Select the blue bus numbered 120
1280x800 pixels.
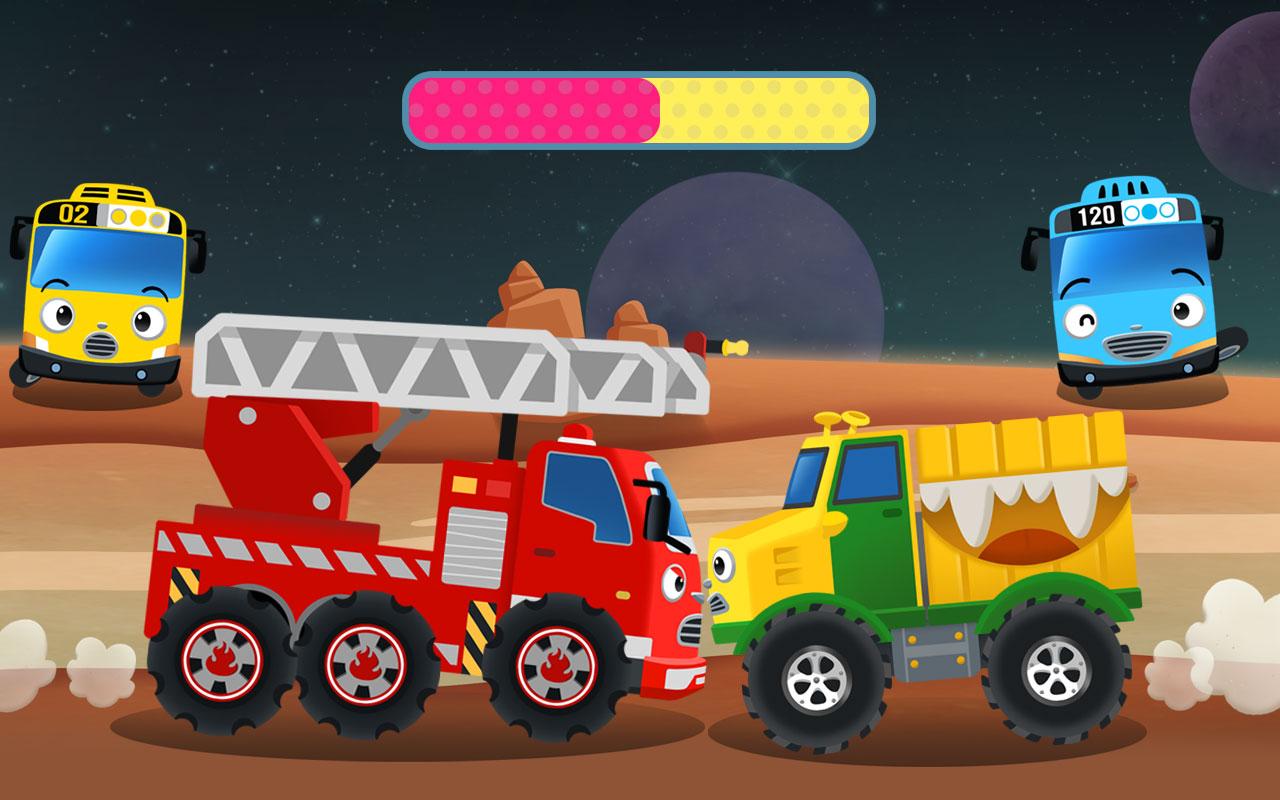pyautogui.click(x=1135, y=290)
